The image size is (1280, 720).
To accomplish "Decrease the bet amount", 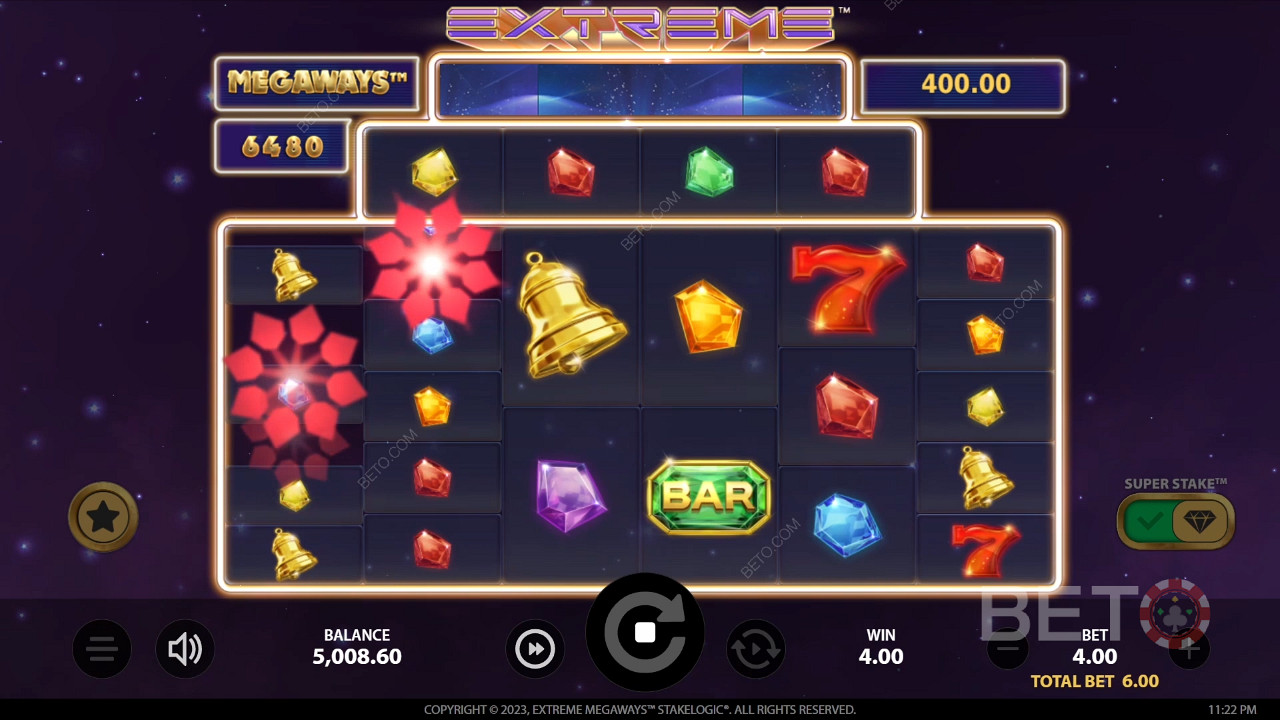I will coord(1007,650).
